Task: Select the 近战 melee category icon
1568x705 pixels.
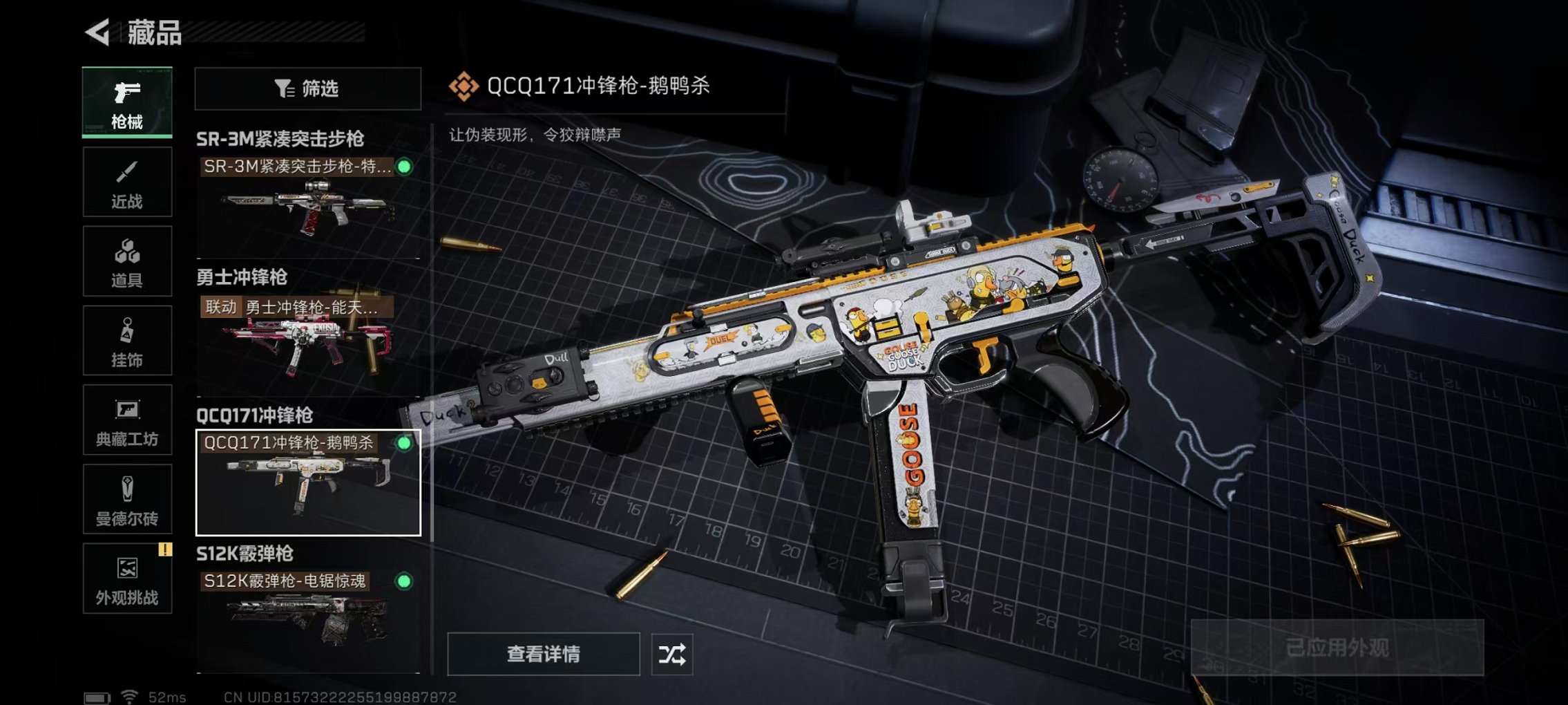Action: pos(126,182)
